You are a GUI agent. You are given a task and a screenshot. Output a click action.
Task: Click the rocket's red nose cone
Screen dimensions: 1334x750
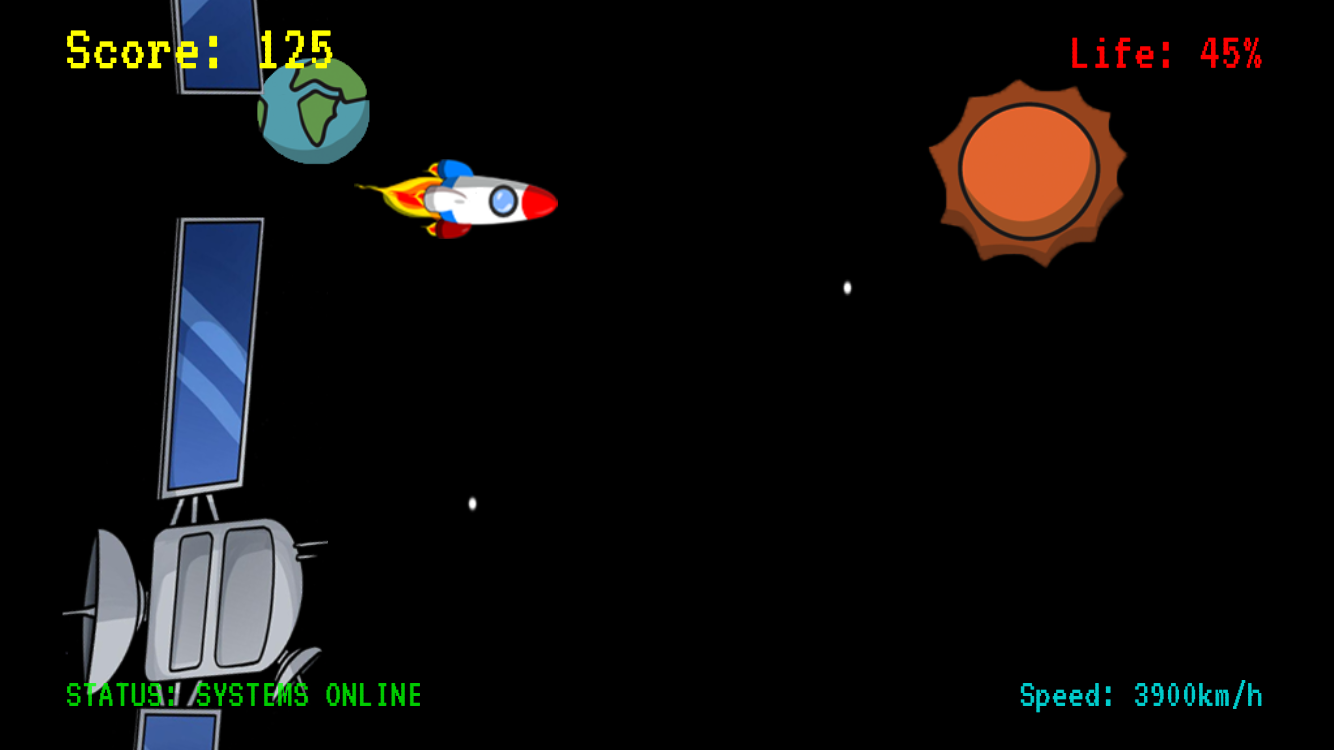coord(540,202)
